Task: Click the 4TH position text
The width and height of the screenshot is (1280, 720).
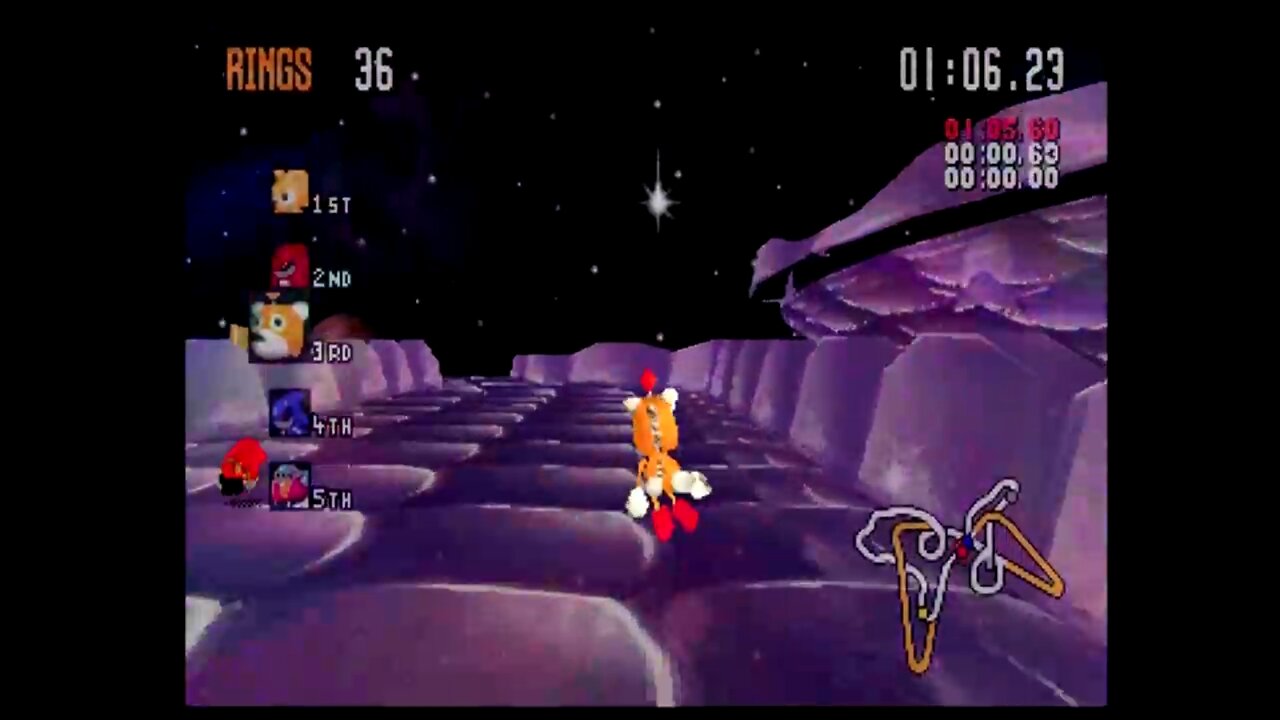Action: pos(331,426)
